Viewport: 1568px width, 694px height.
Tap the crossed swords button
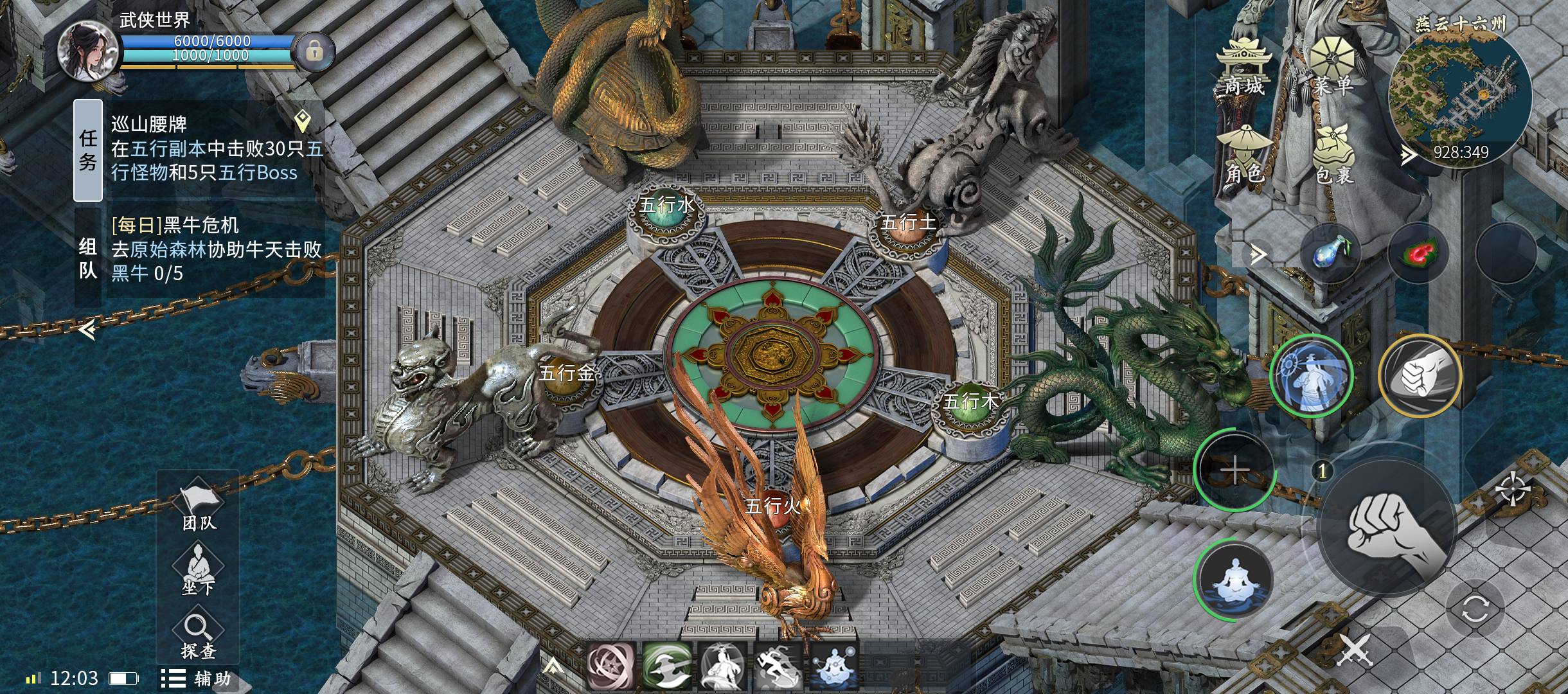point(1355,650)
